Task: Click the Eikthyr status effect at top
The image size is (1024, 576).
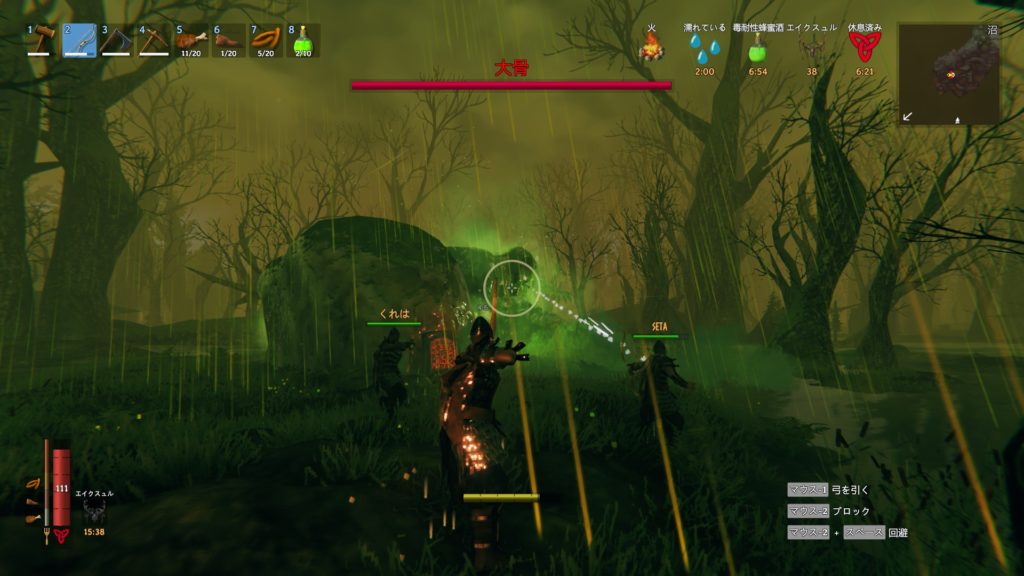Action: pyautogui.click(x=811, y=47)
